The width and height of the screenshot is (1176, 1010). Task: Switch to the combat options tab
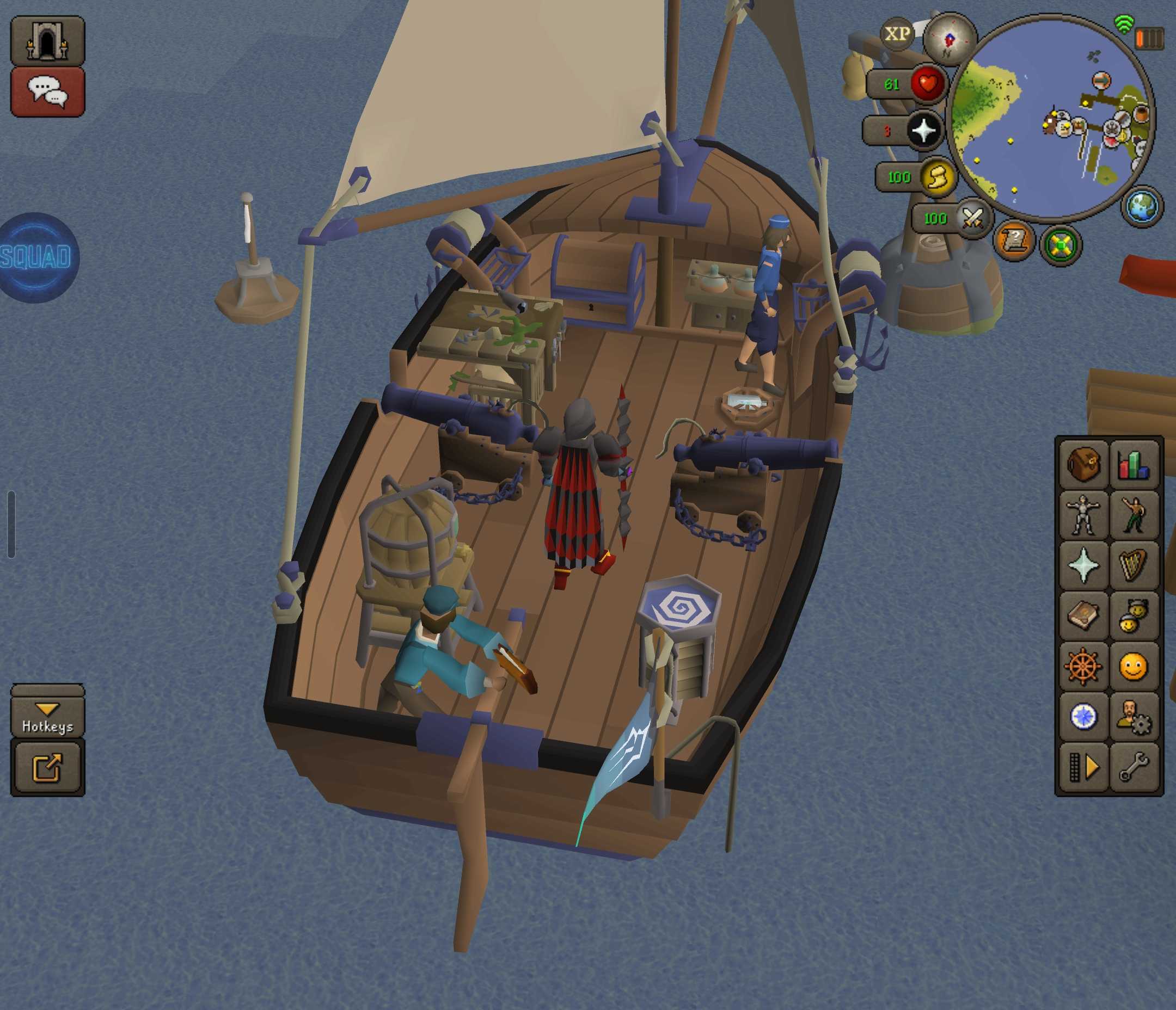click(1134, 514)
